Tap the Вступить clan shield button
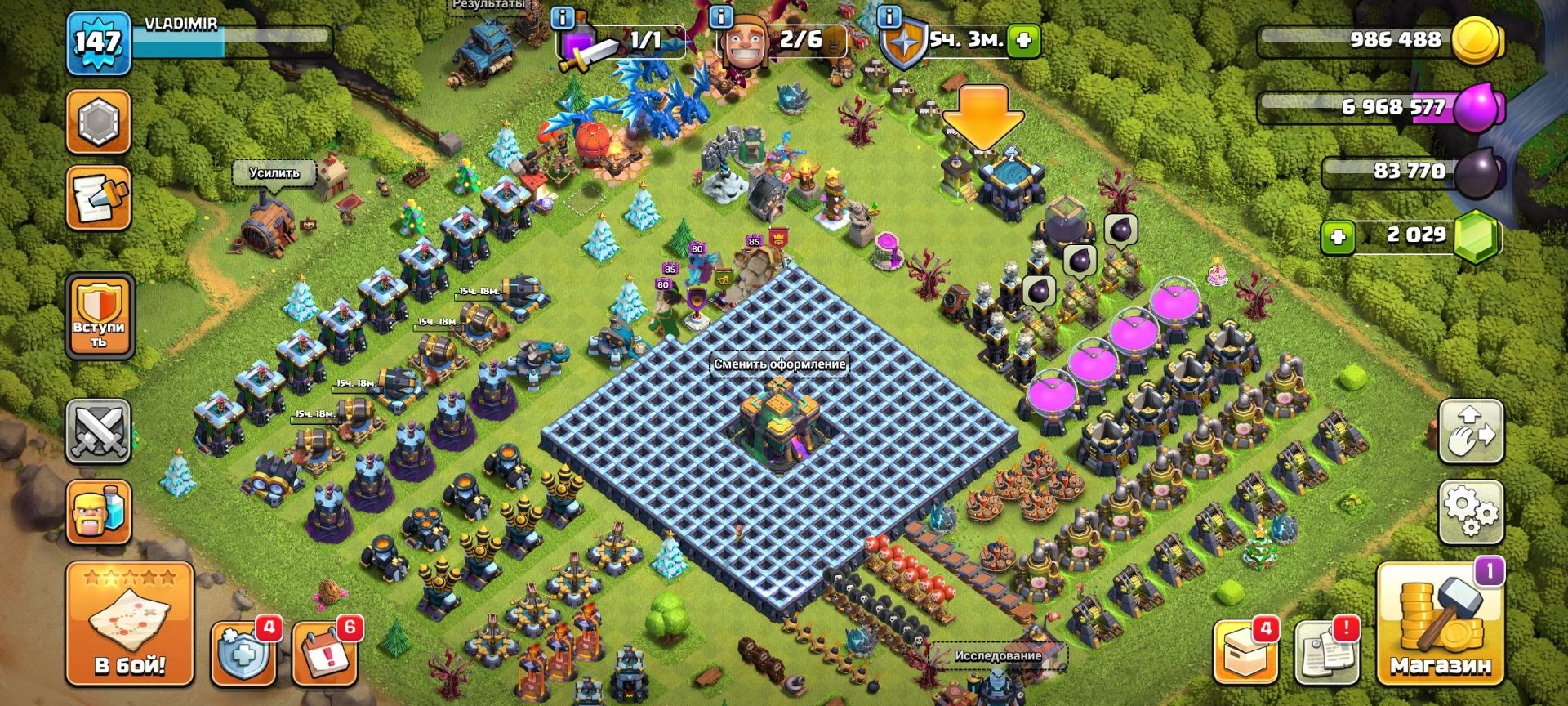The height and width of the screenshot is (706, 1568). point(100,315)
